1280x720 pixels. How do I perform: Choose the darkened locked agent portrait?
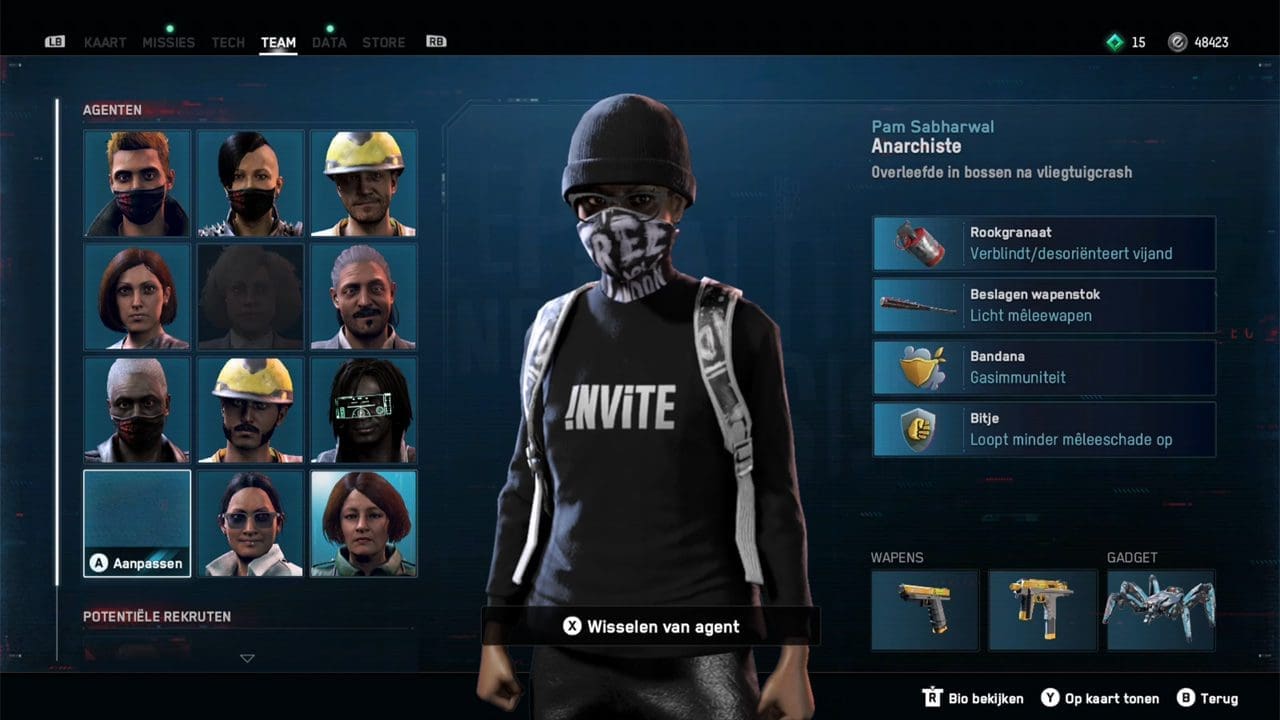pyautogui.click(x=250, y=297)
